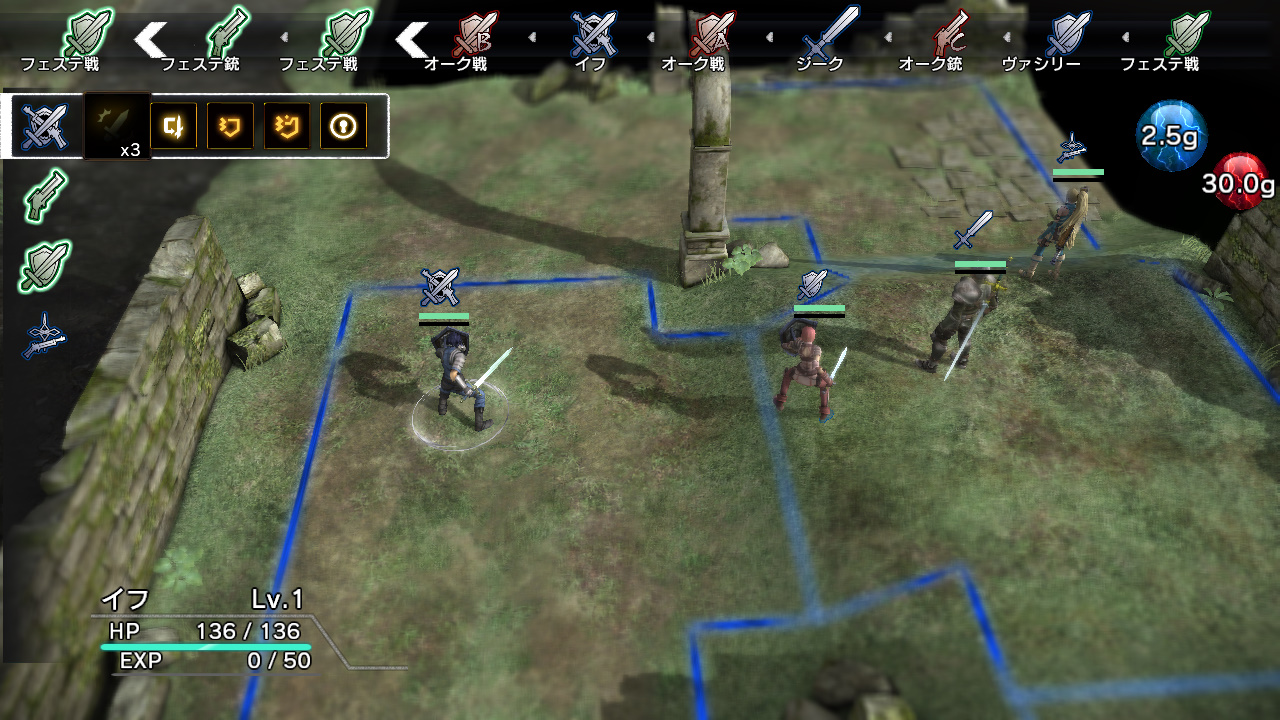
Task: Pick the crowned shield guard skill icon
Action: [x=286, y=126]
